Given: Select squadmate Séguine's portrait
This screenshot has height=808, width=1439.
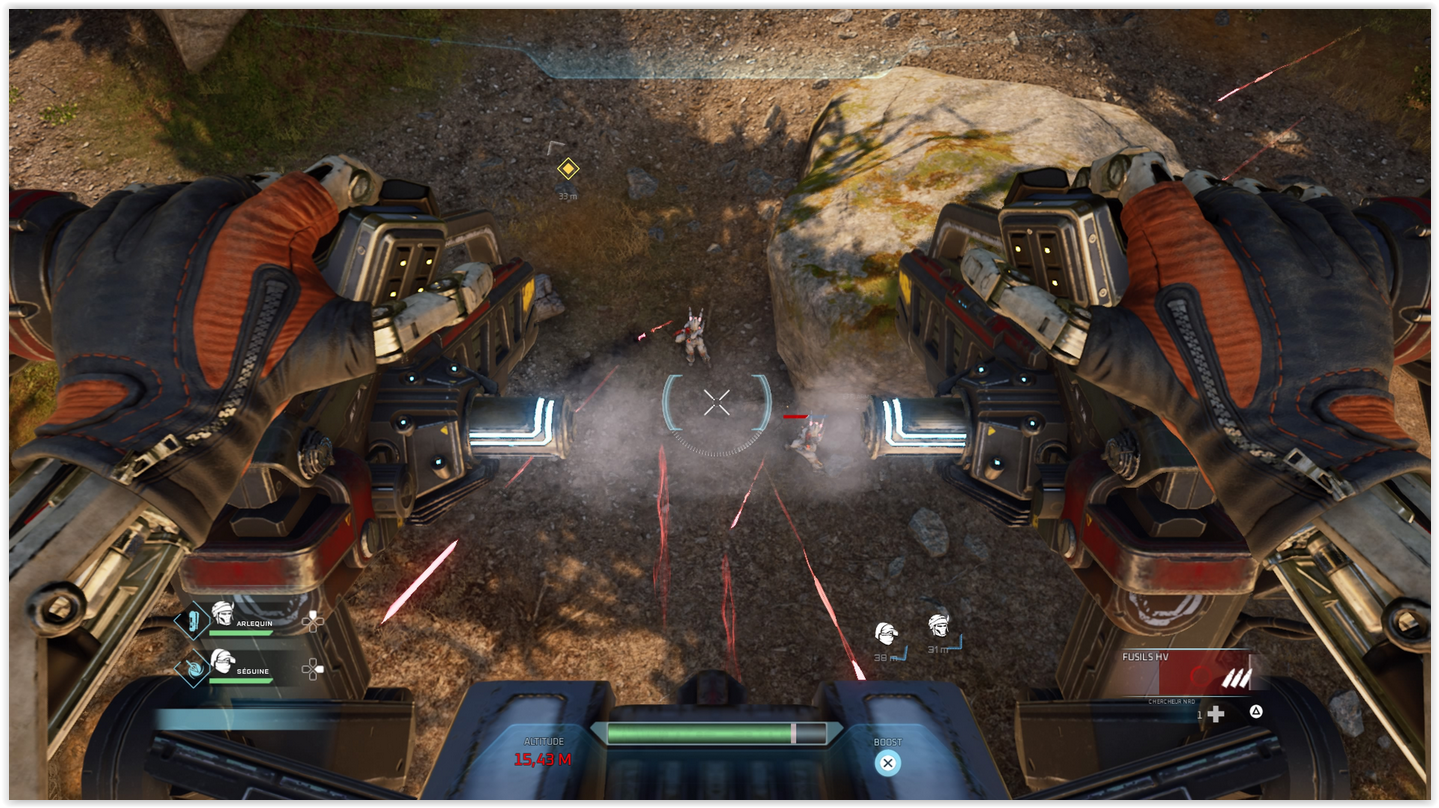Looking at the screenshot, I should tap(222, 660).
